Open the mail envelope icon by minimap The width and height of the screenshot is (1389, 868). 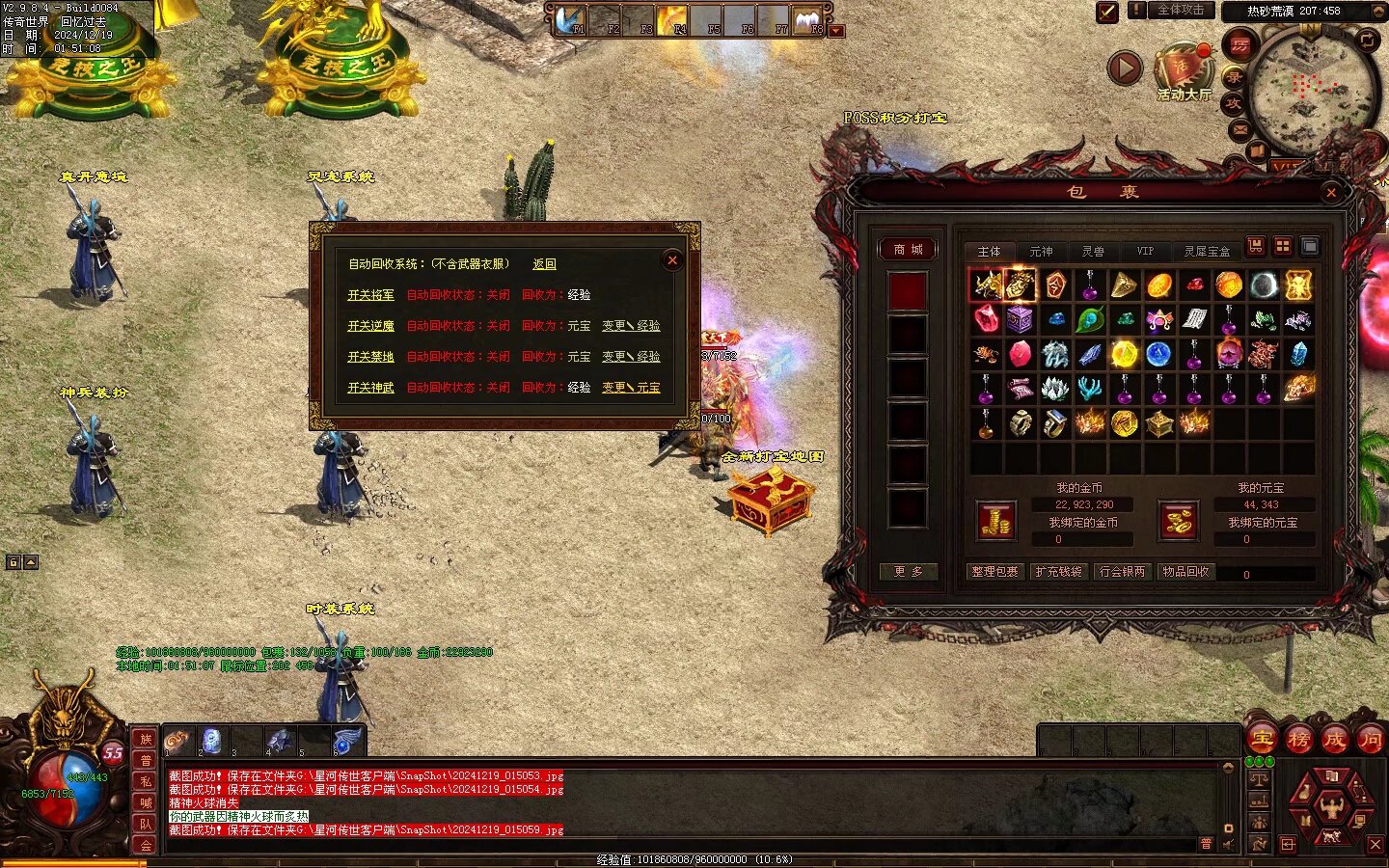tap(1240, 128)
